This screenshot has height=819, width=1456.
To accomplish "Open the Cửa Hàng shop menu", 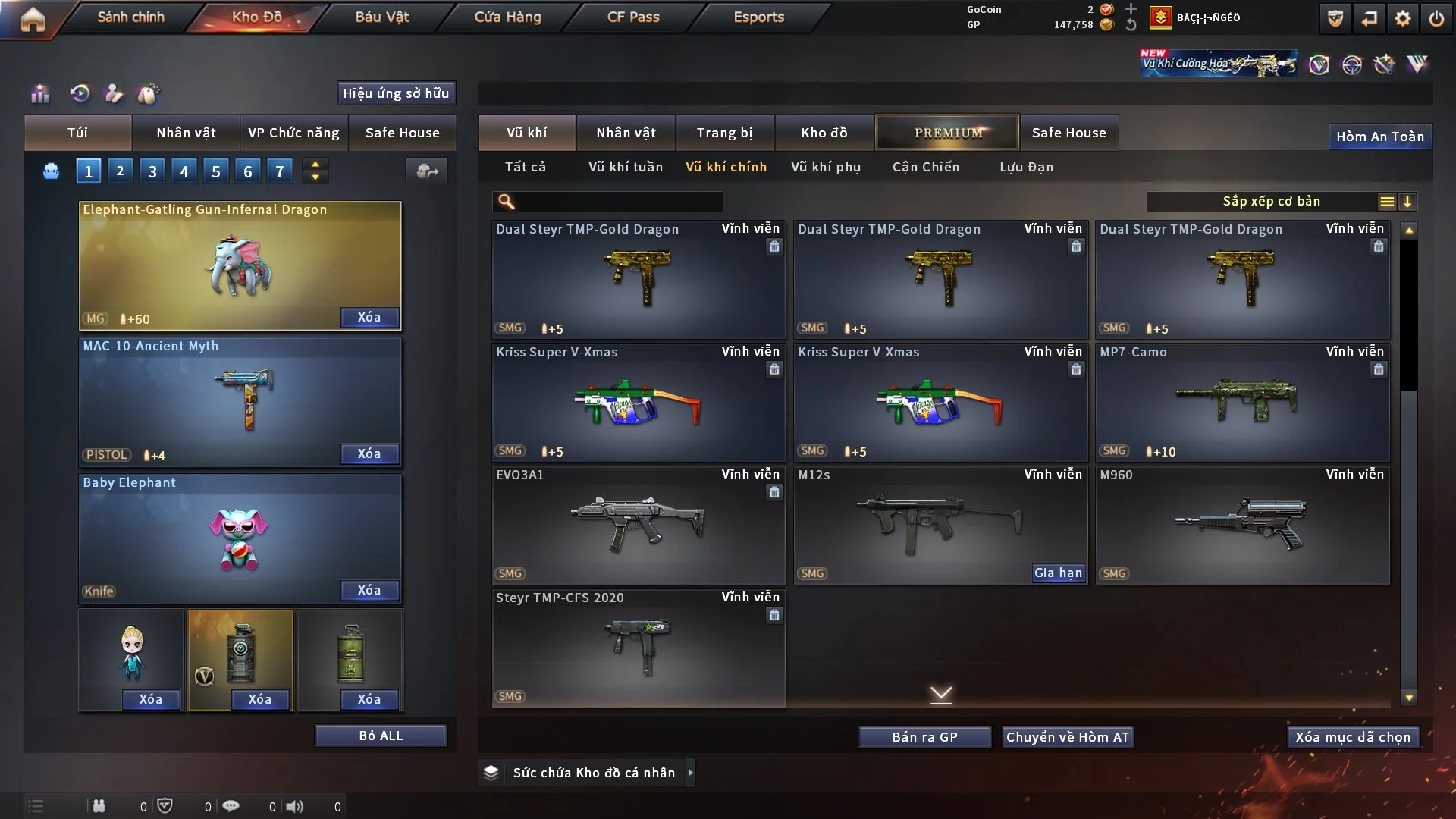I will tap(507, 17).
